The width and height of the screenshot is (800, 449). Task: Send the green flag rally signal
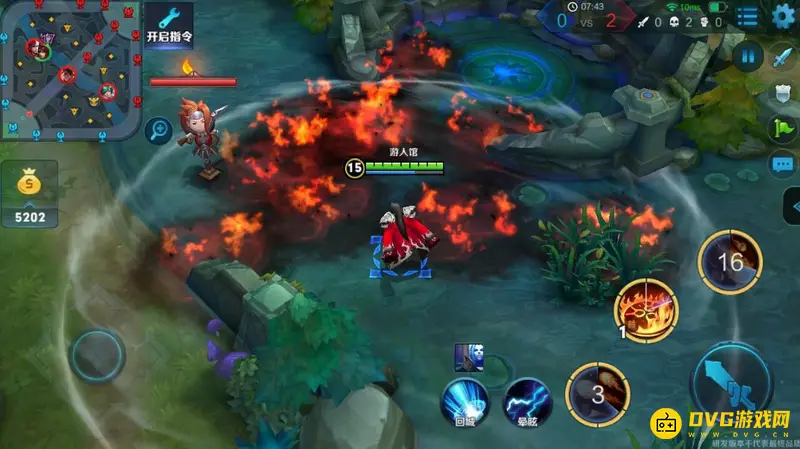coord(782,129)
